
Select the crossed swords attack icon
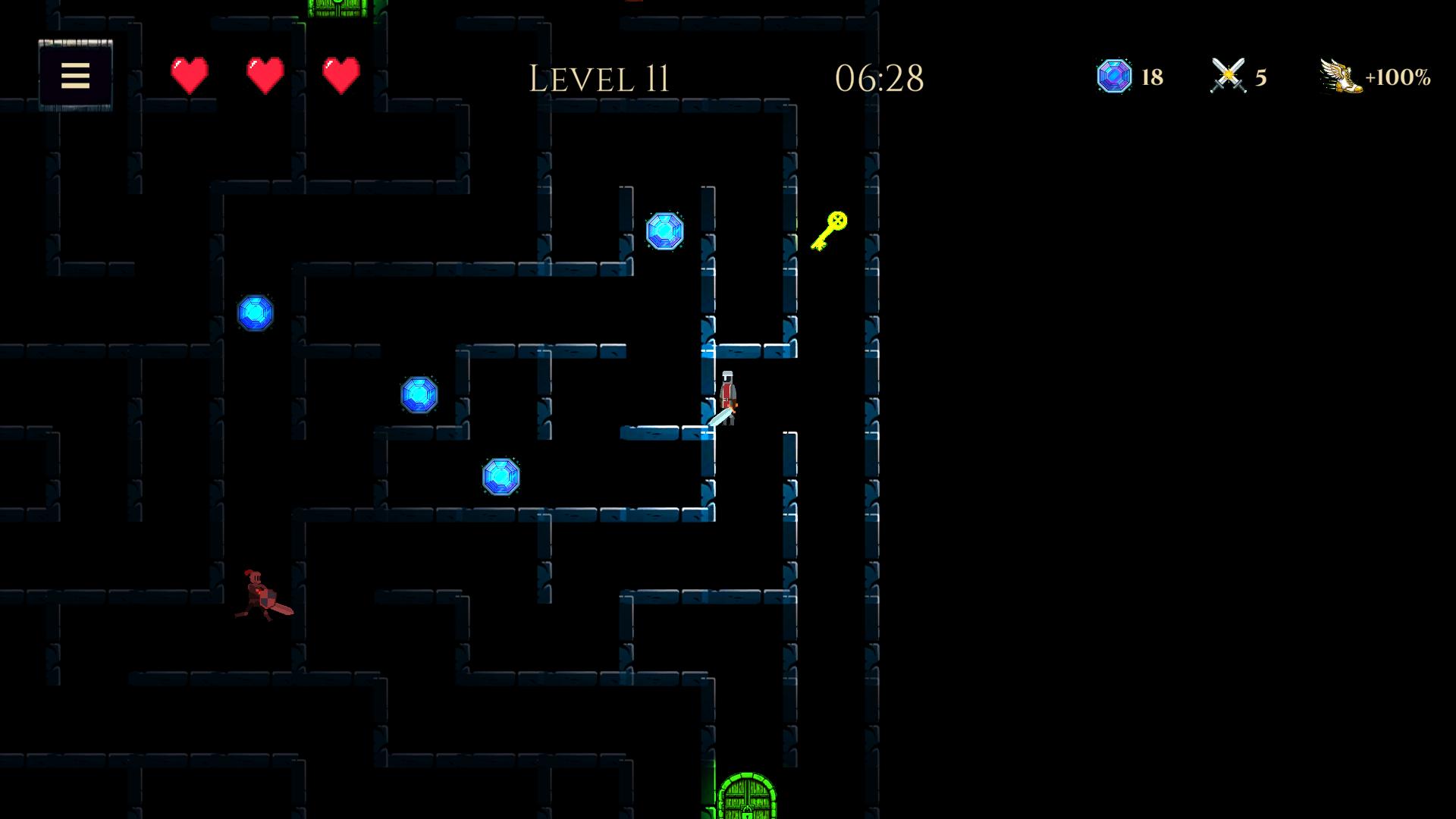[x=1228, y=75]
